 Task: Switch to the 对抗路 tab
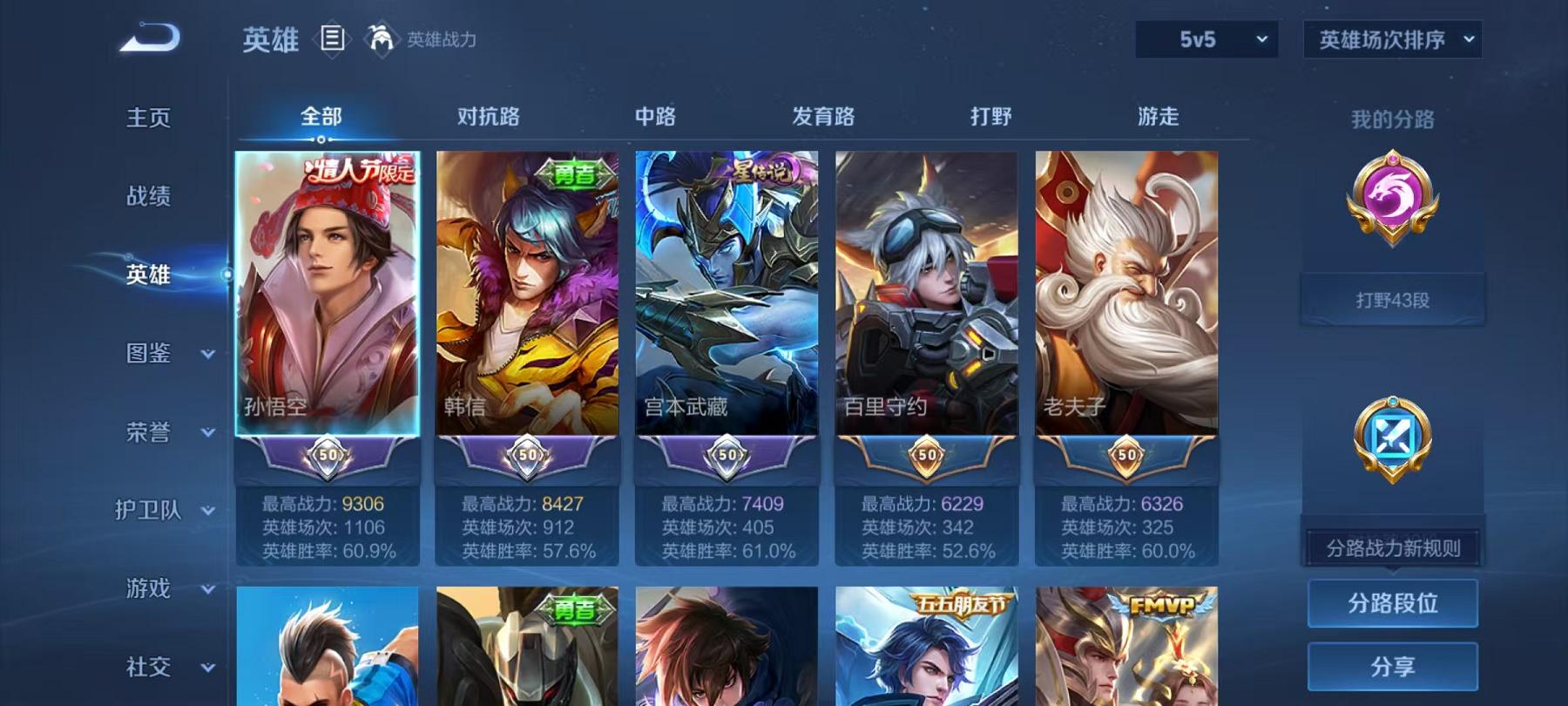pos(486,116)
